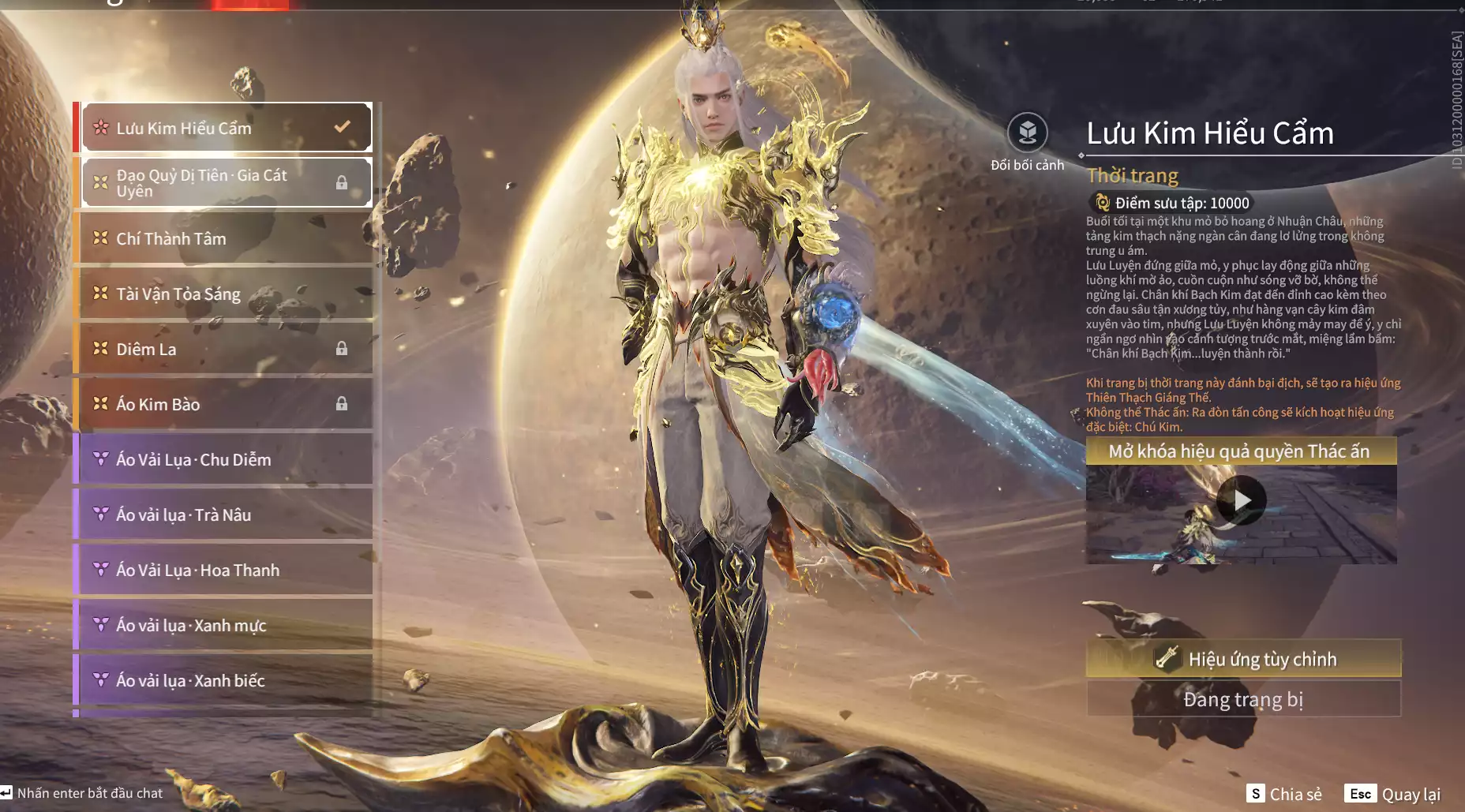Screen dimensions: 1465x812
Task: Select Áo vải lụa · Xanh biếc
Action: tap(227, 680)
